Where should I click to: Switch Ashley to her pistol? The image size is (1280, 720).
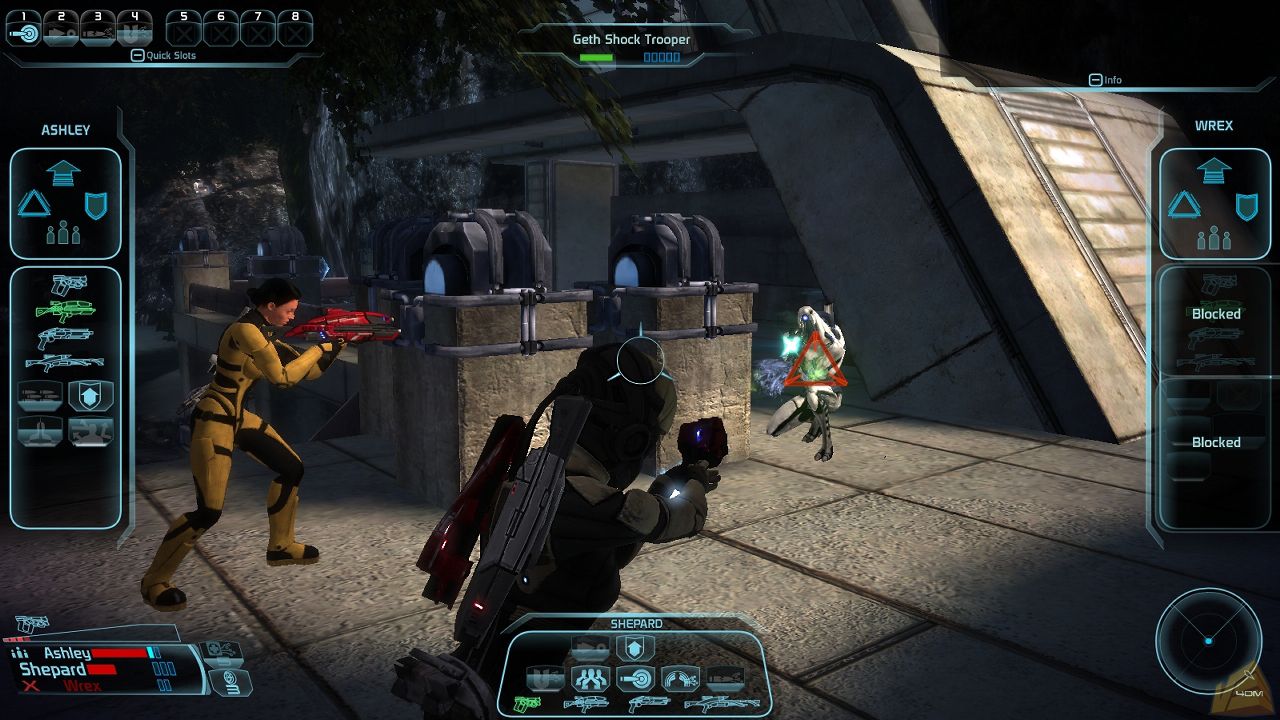tap(68, 284)
